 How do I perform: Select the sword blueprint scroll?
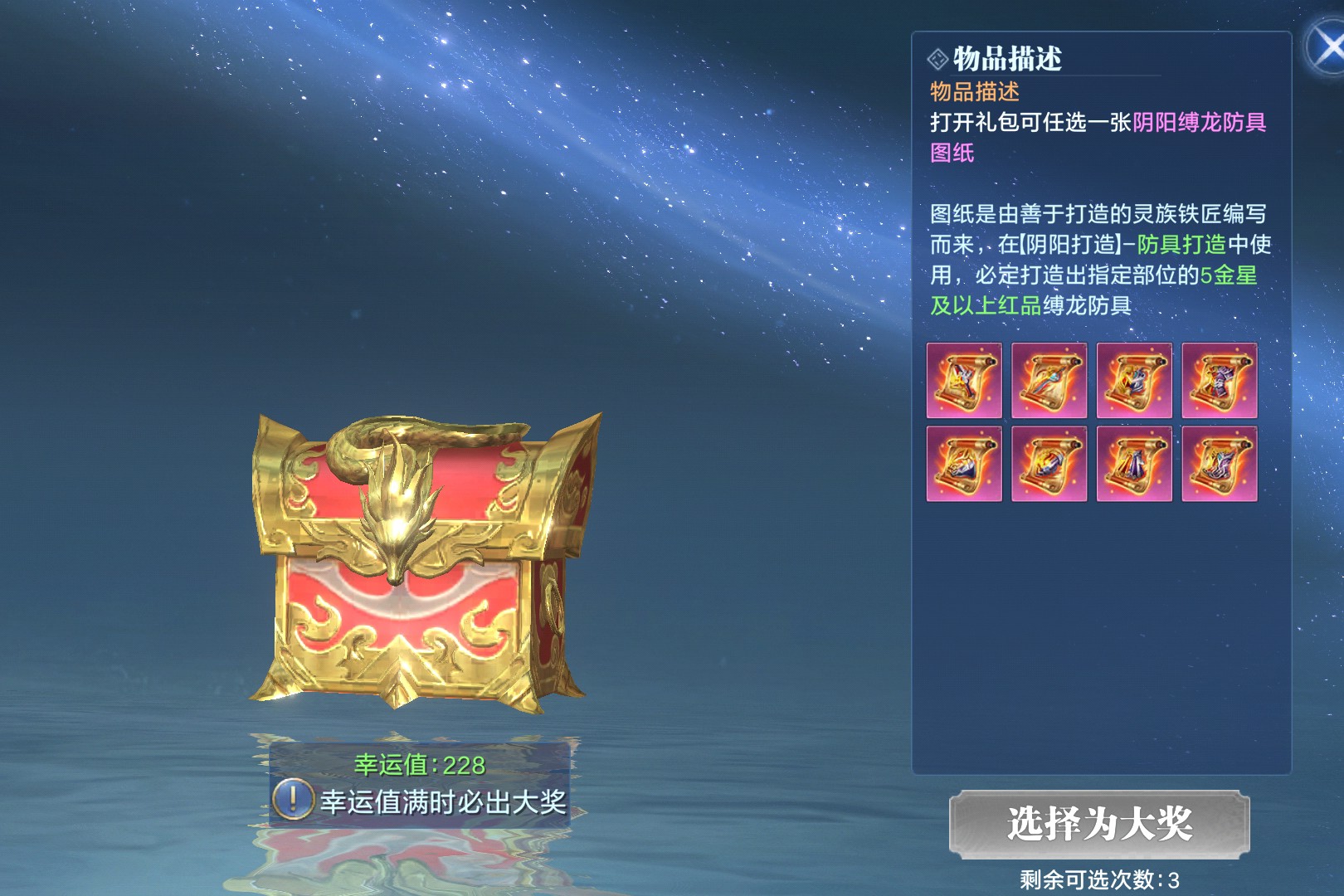(x=1049, y=380)
